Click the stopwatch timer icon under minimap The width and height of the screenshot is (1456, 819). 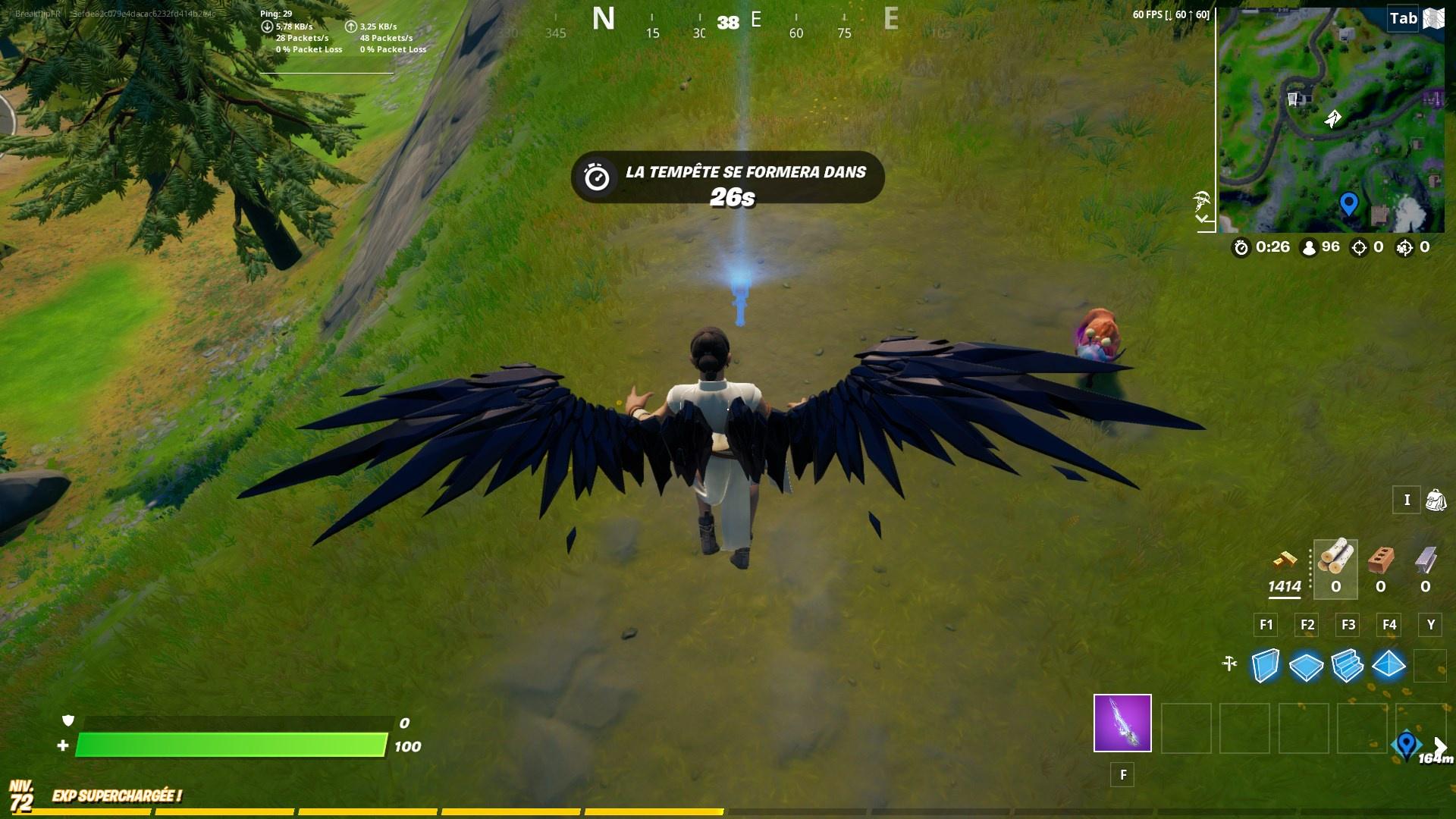(x=1242, y=246)
